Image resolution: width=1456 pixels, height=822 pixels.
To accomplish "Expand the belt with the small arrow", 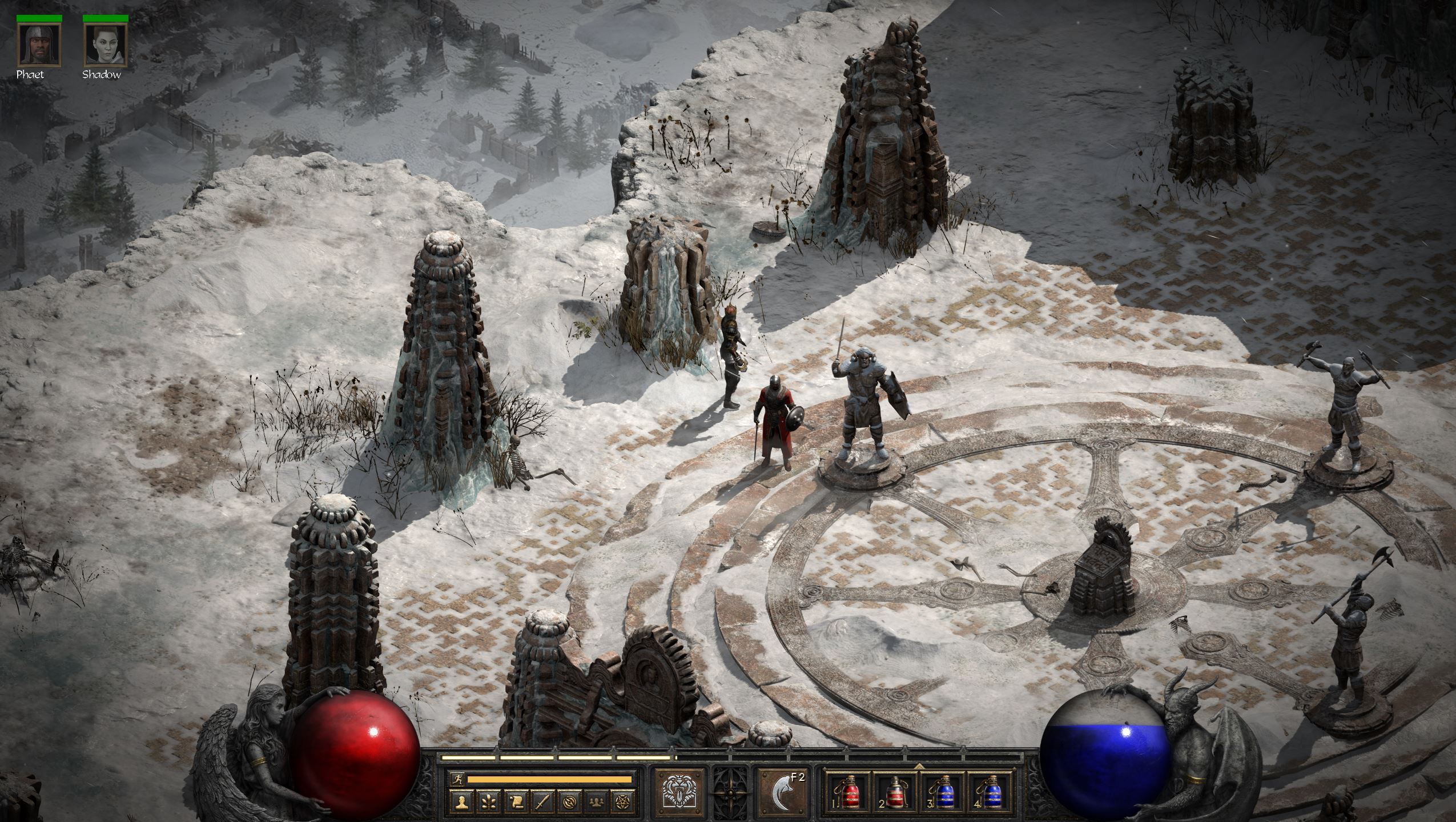I will point(919,767).
